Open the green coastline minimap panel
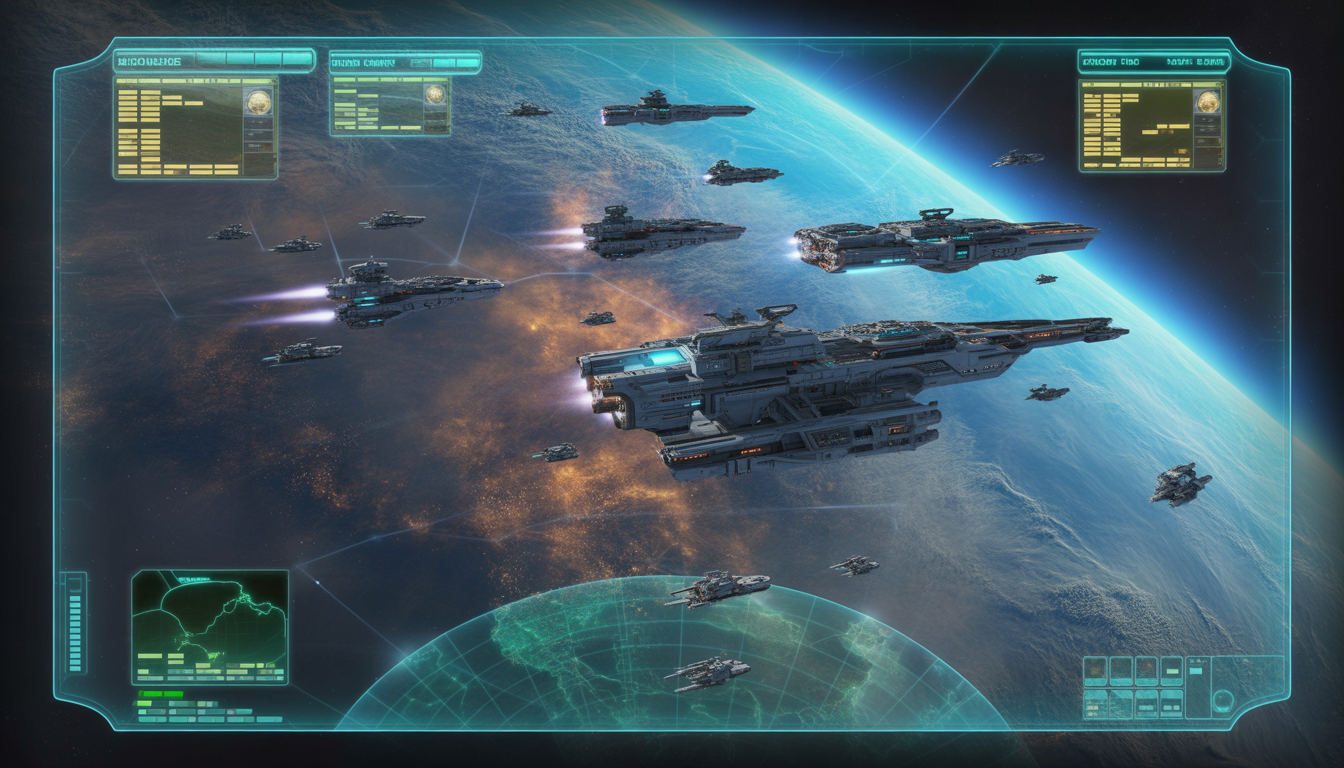1344x768 pixels. [x=210, y=627]
